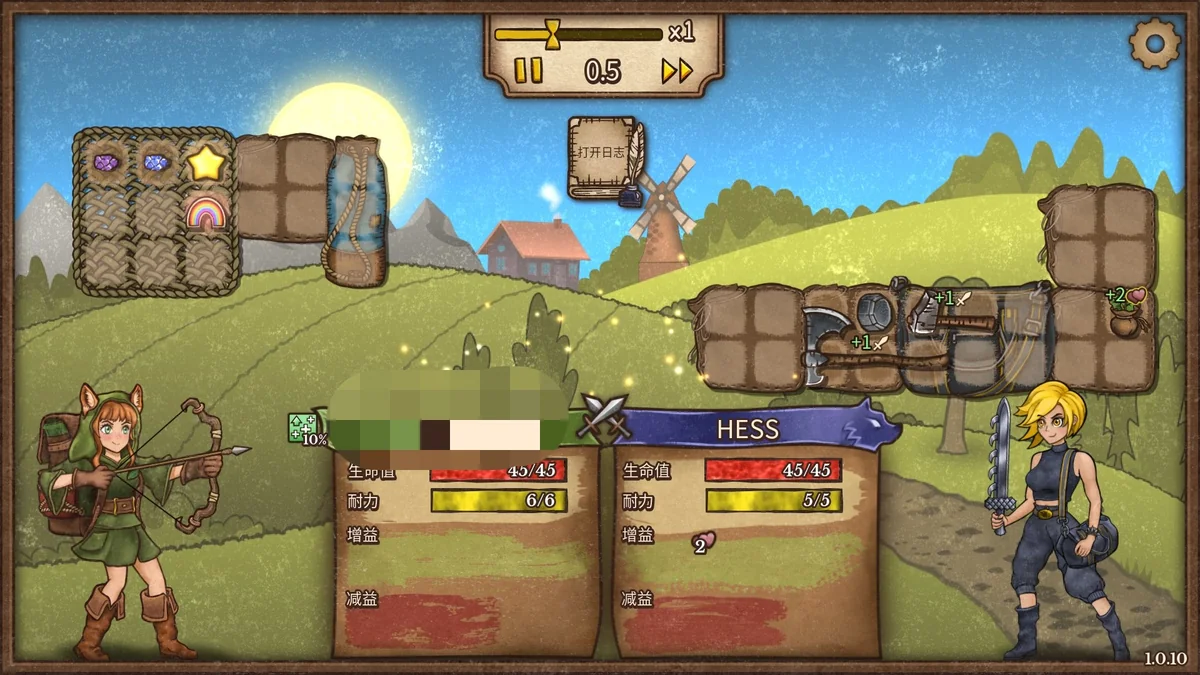
Task: Pause the battle
Action: (528, 70)
